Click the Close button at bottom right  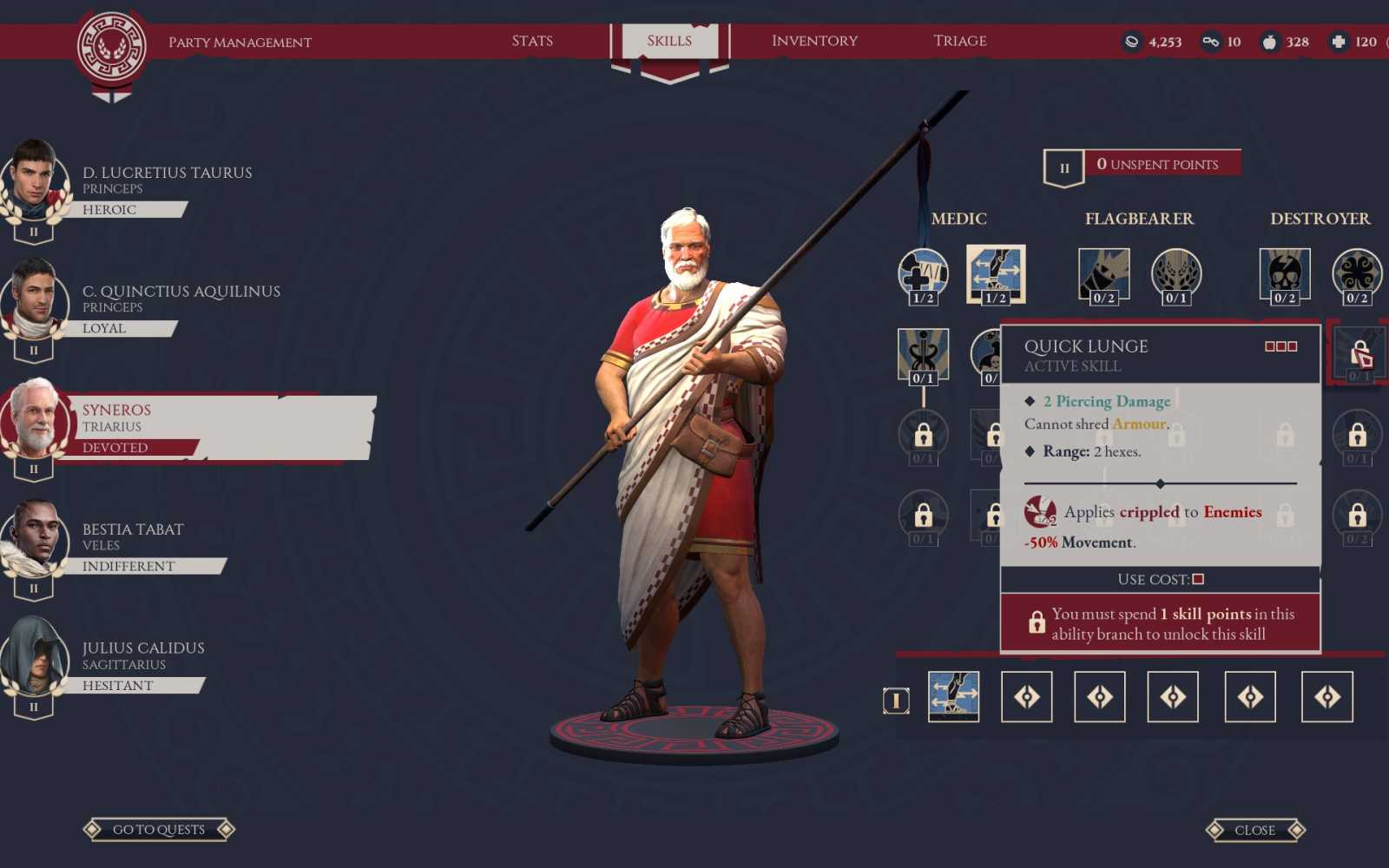pyautogui.click(x=1255, y=829)
